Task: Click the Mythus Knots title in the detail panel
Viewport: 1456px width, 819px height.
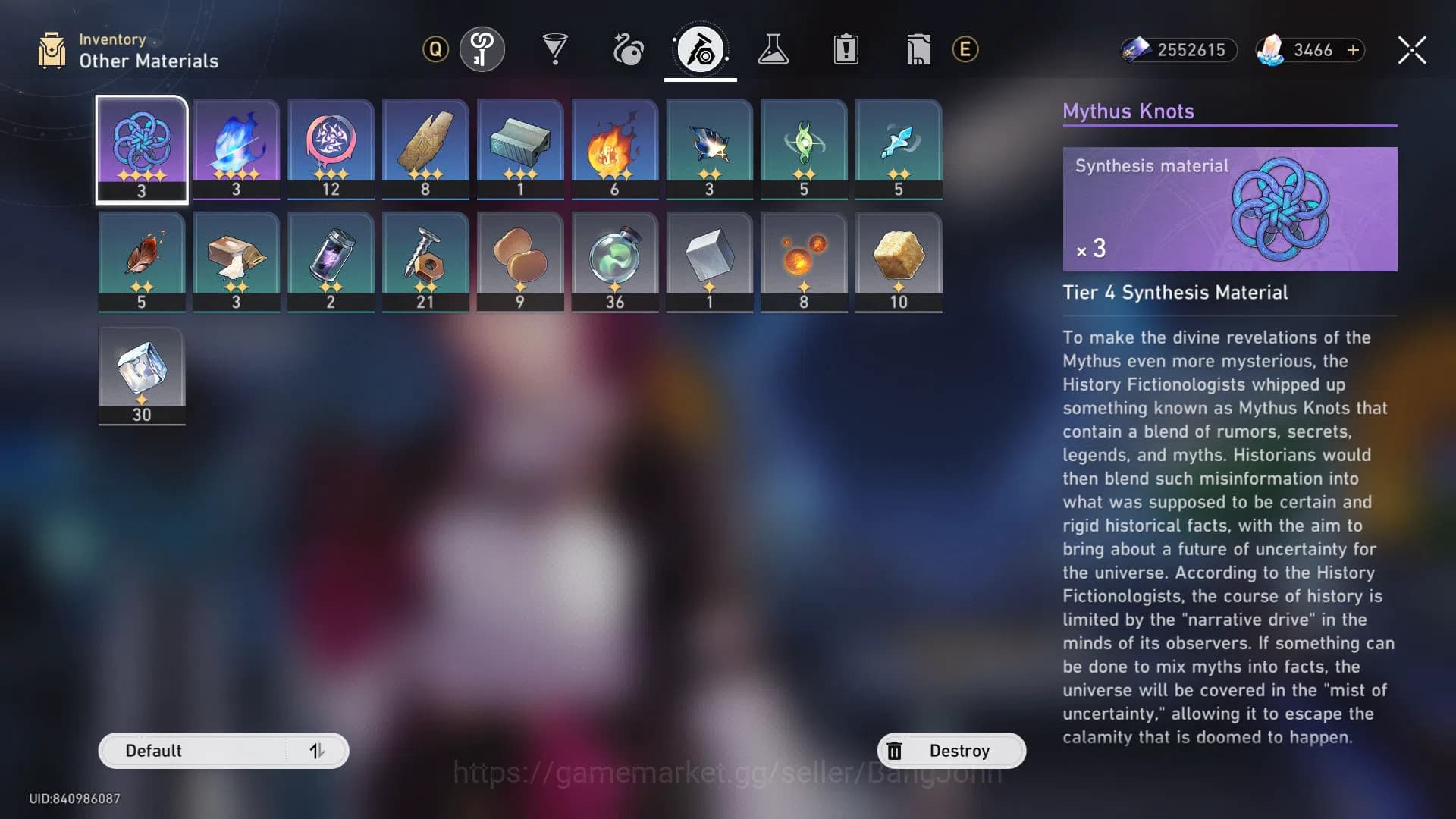Action: 1127,111
